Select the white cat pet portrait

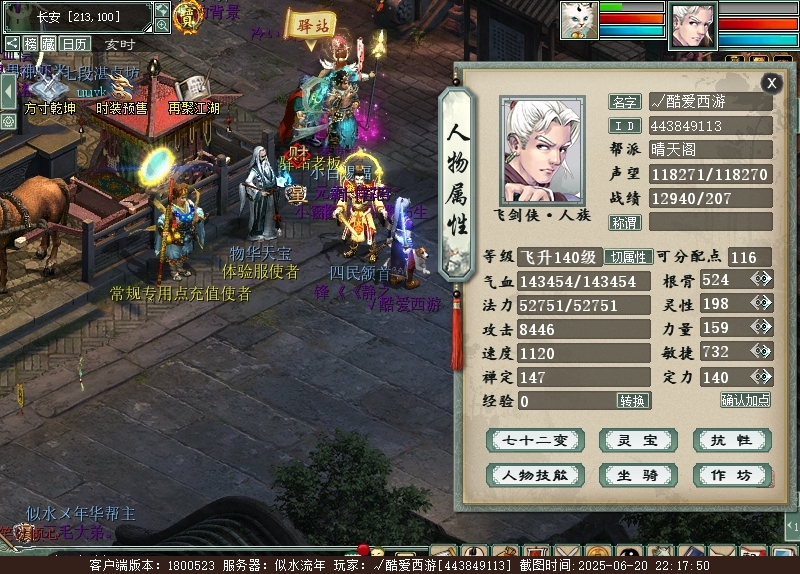[578, 21]
